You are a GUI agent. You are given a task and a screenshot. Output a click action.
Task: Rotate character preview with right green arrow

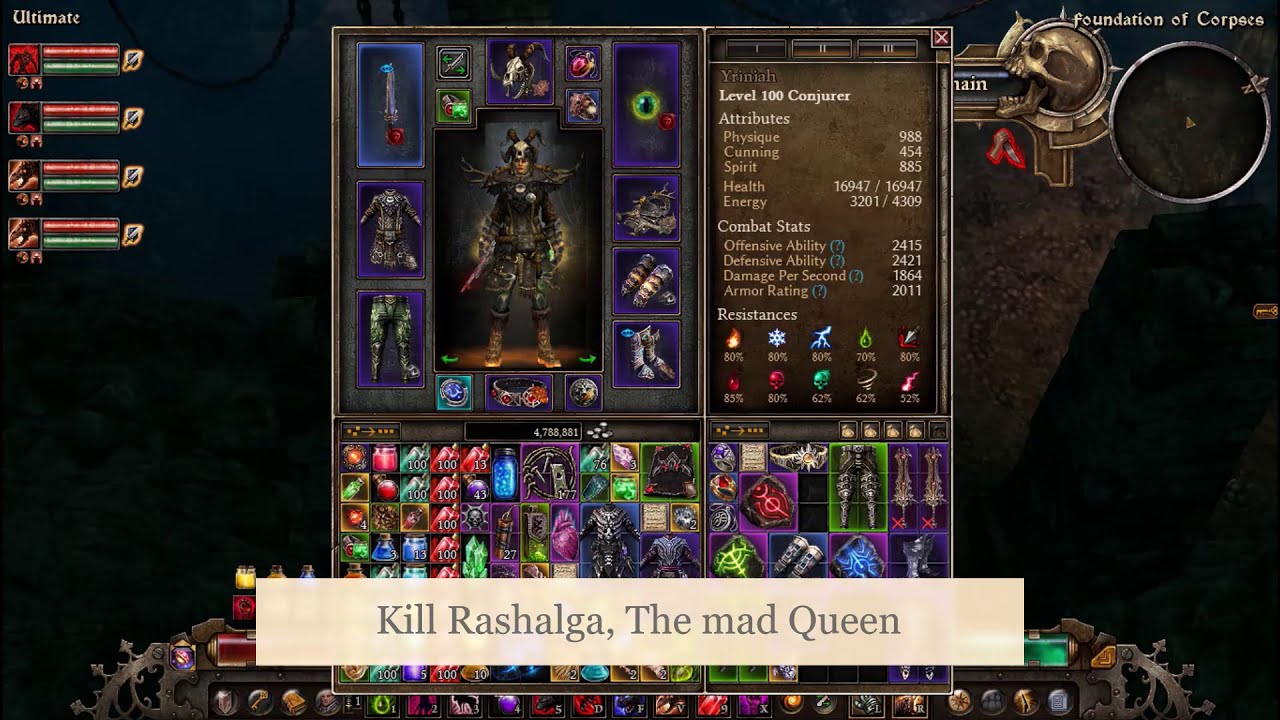[x=587, y=359]
